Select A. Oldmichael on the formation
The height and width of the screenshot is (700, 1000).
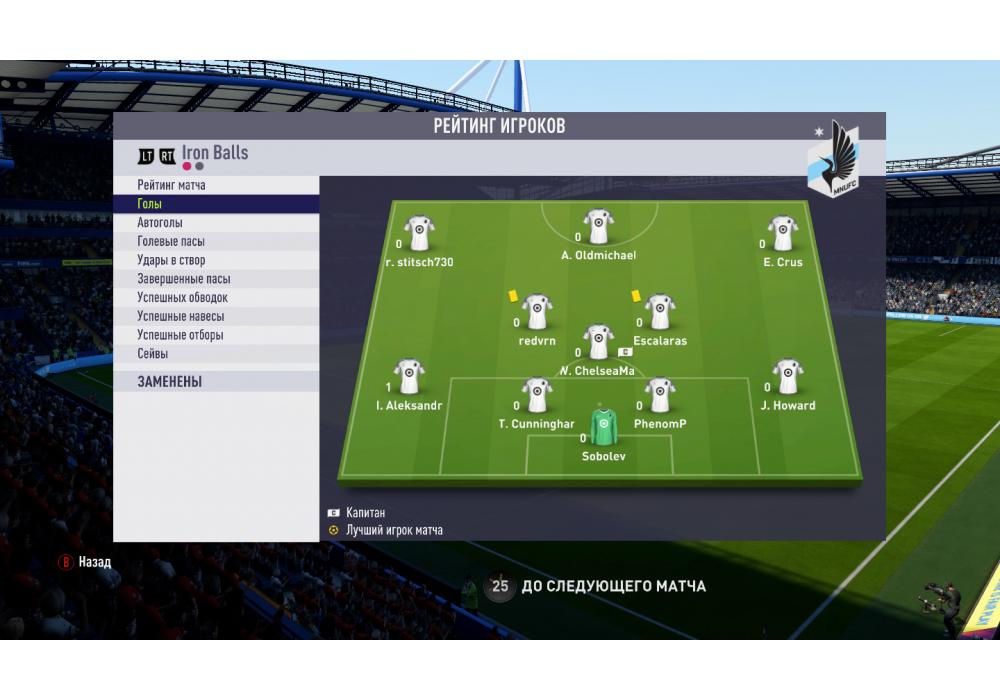[x=599, y=227]
